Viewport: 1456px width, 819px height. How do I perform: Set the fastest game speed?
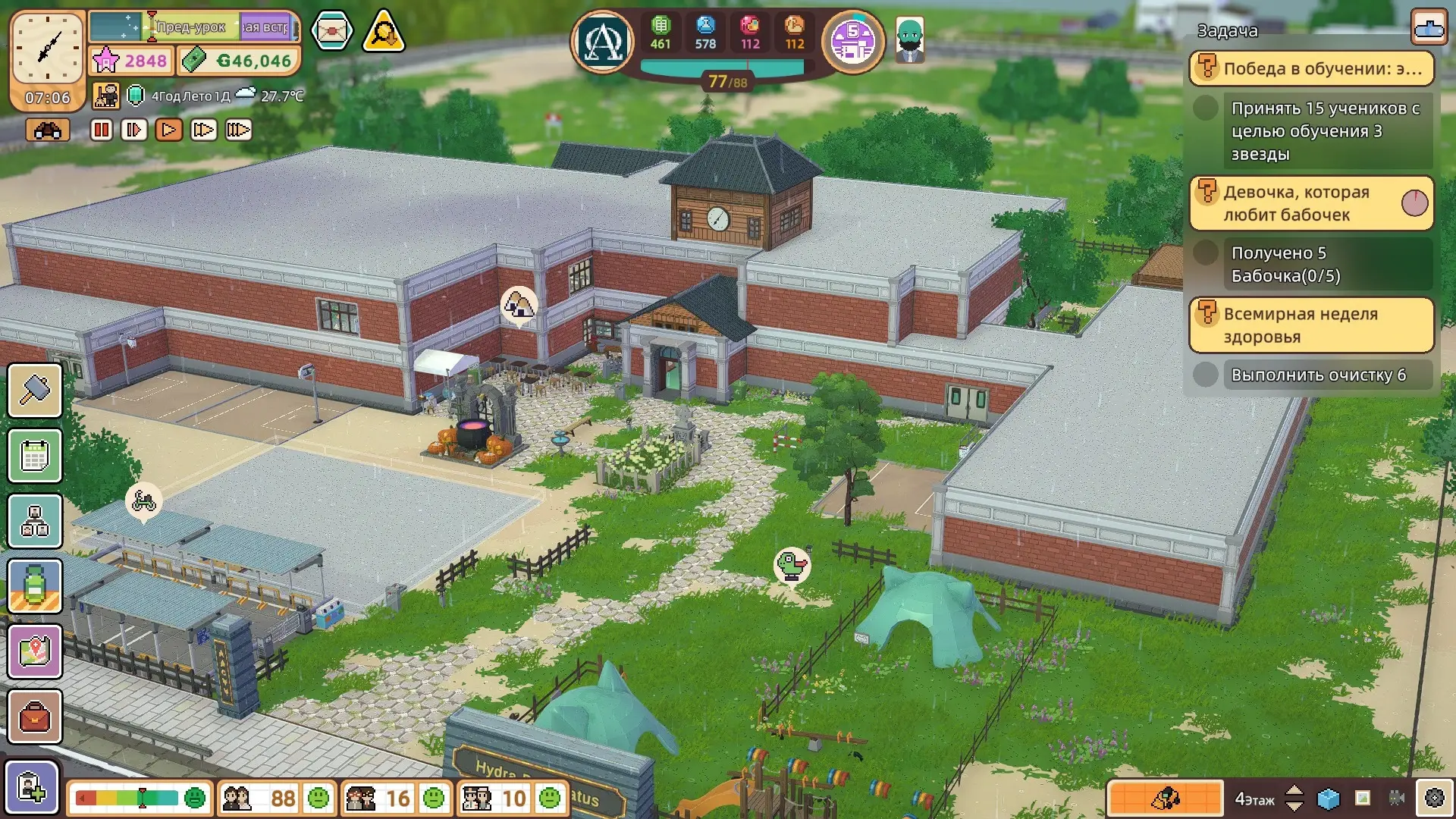(238, 130)
